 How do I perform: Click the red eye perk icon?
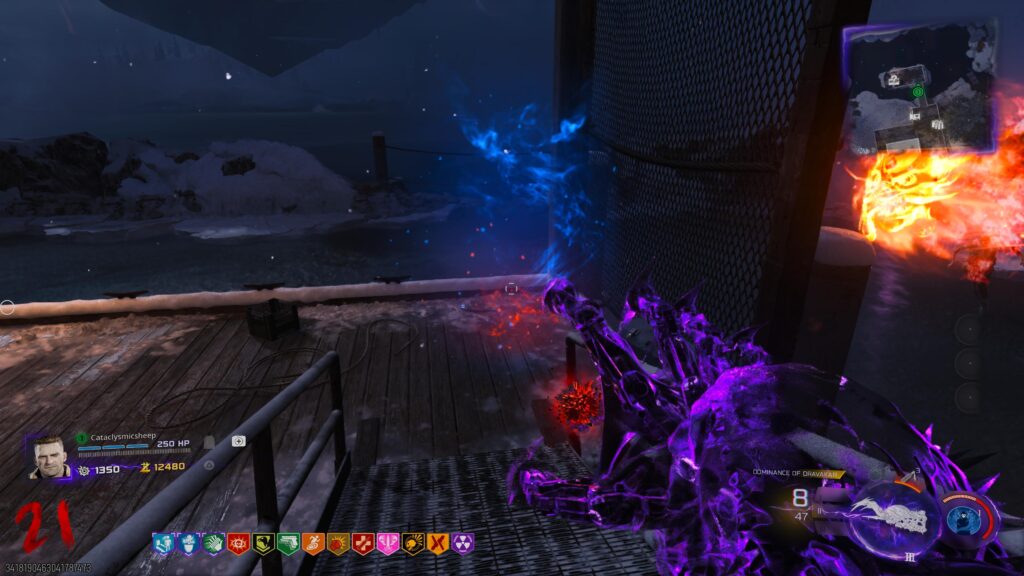pyautogui.click(x=237, y=543)
